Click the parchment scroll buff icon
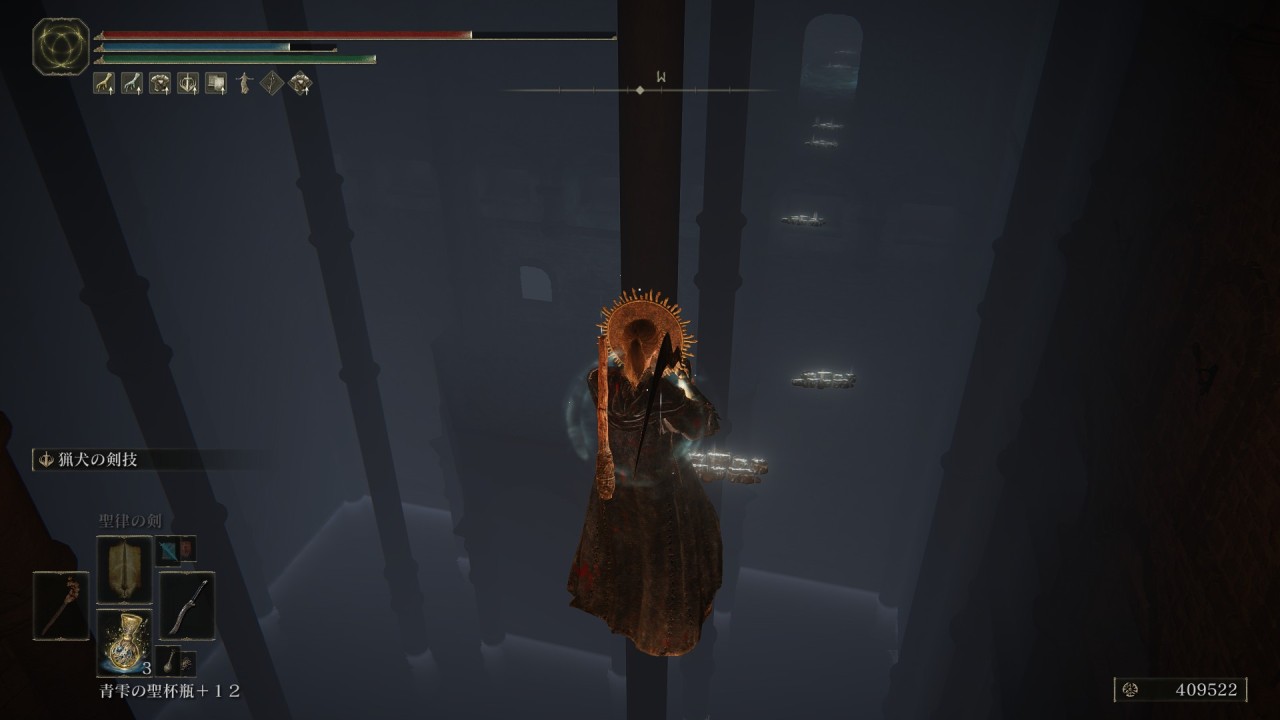 coord(216,84)
